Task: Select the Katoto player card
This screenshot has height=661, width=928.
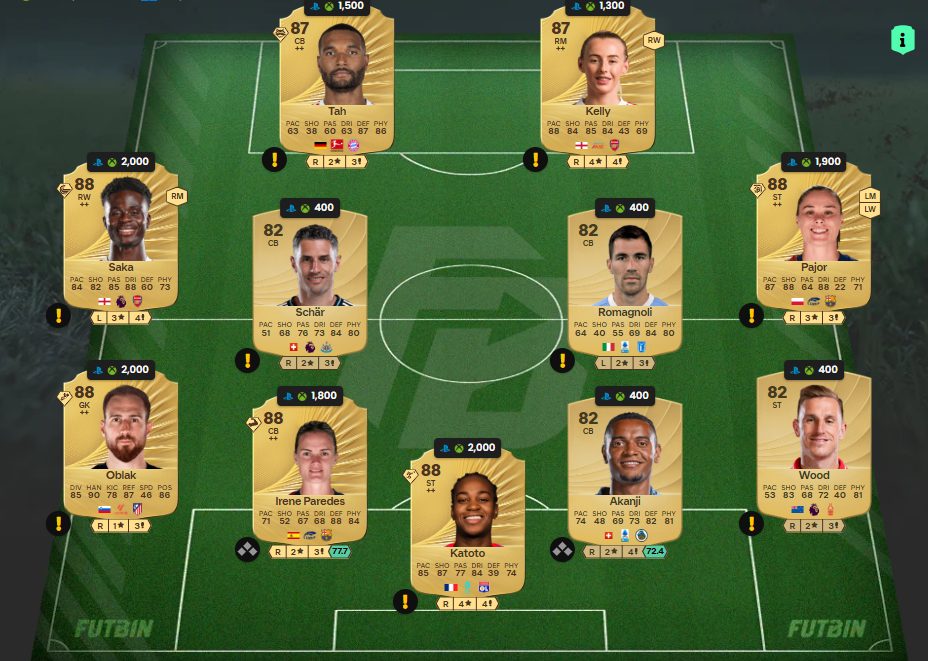Action: coord(467,525)
